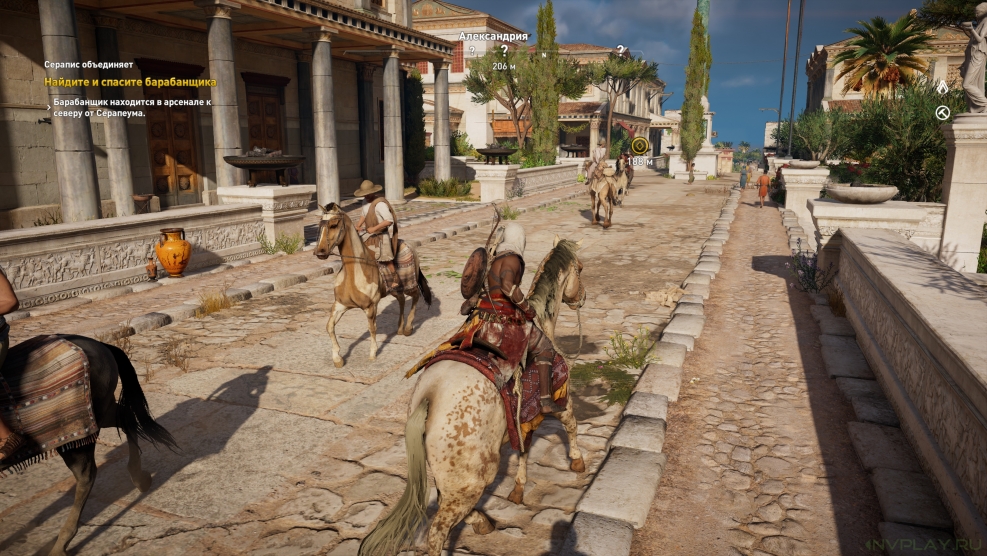This screenshot has height=556, width=987.
Task: Click the 'Александрия' location name on compass
Action: point(493,36)
